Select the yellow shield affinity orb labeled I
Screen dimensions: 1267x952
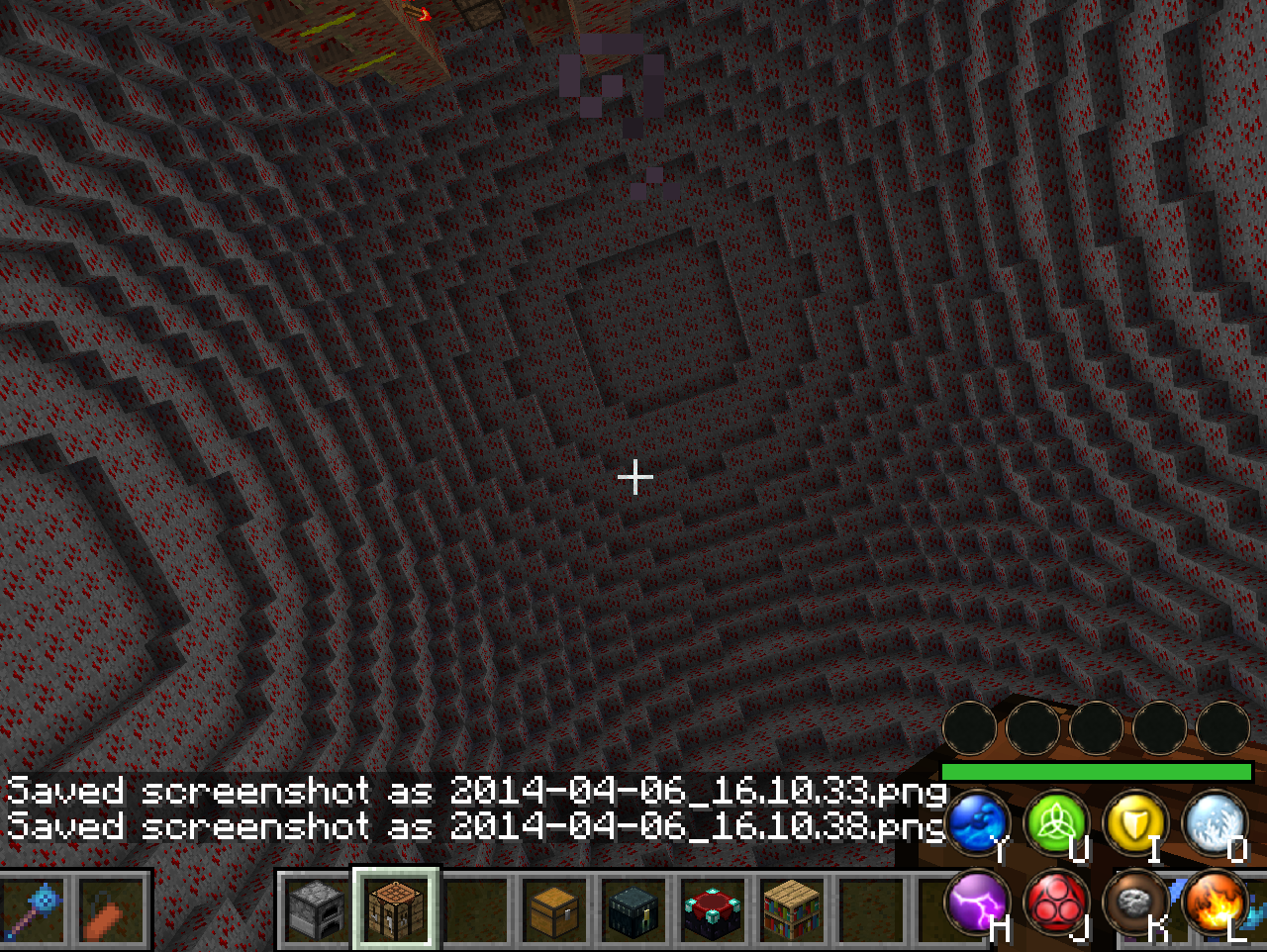click(1134, 824)
